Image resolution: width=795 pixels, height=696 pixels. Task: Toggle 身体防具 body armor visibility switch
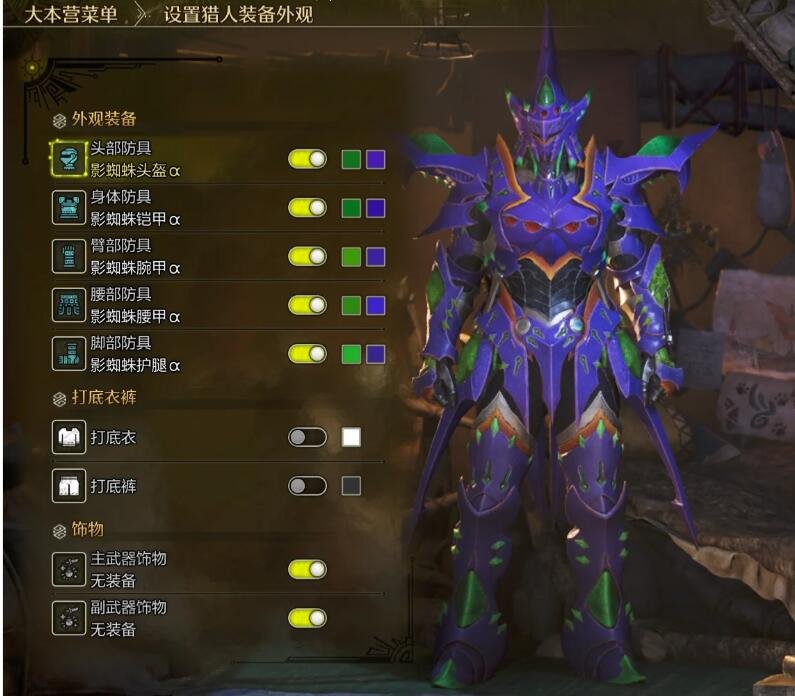pyautogui.click(x=307, y=208)
